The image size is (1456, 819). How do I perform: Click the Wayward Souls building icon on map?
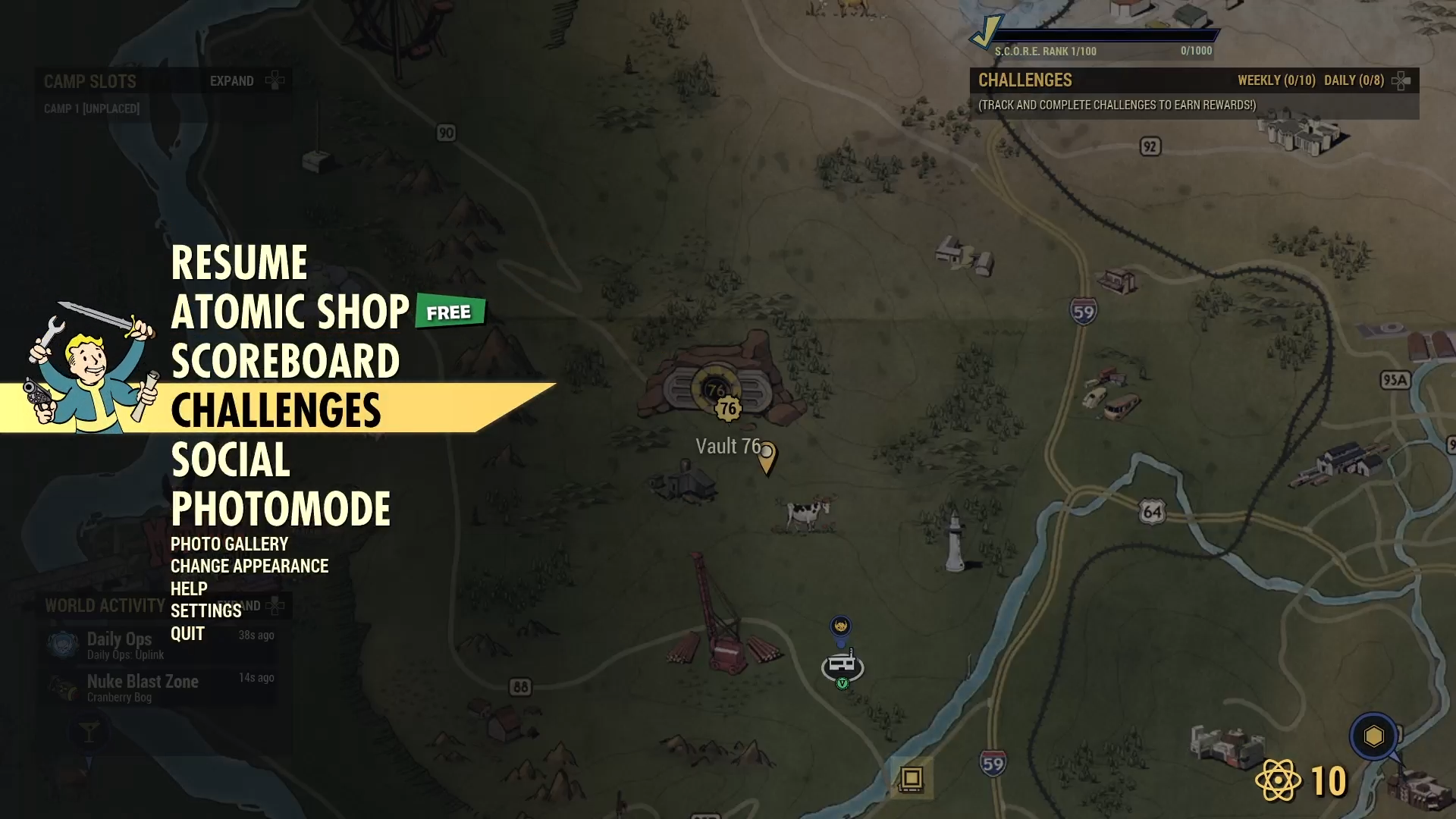pos(842,664)
